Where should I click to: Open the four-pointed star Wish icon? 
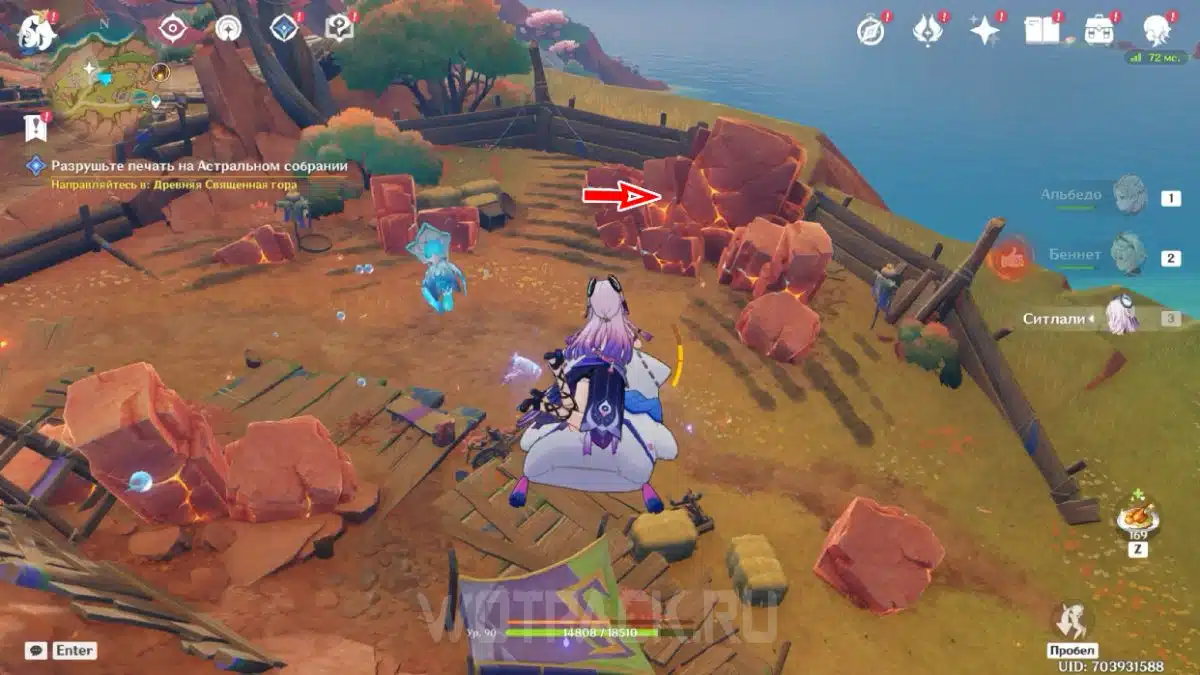[x=985, y=31]
